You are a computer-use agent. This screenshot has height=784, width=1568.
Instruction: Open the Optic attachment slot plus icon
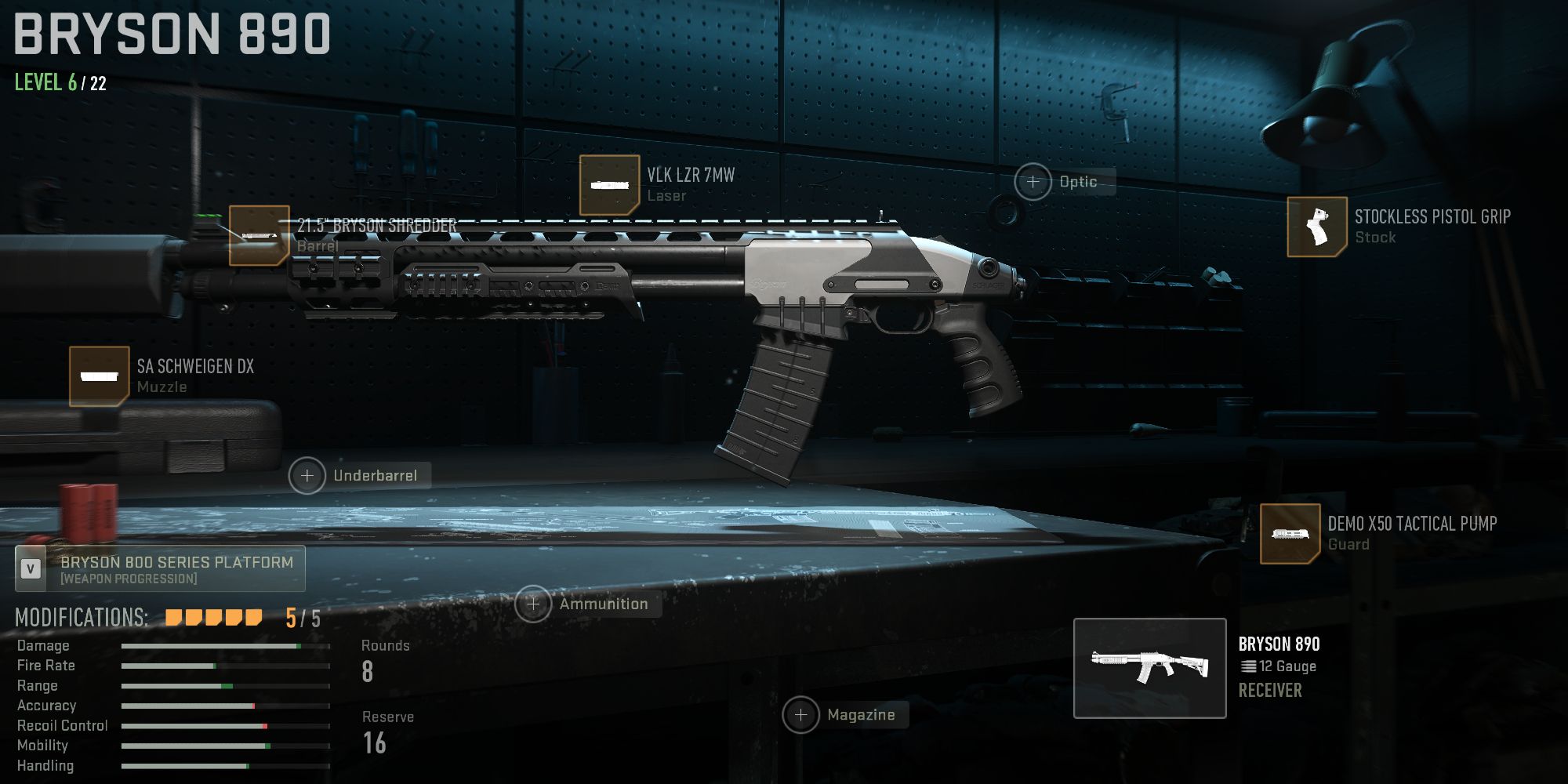1034,180
